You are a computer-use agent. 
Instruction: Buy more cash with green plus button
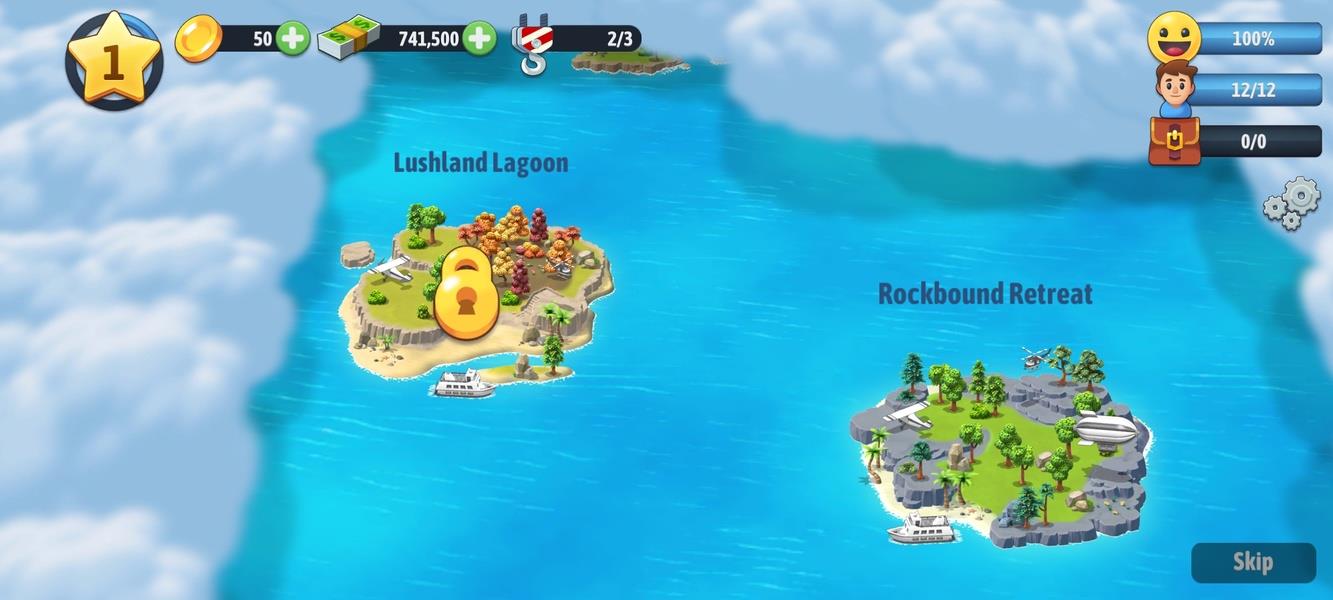[479, 39]
